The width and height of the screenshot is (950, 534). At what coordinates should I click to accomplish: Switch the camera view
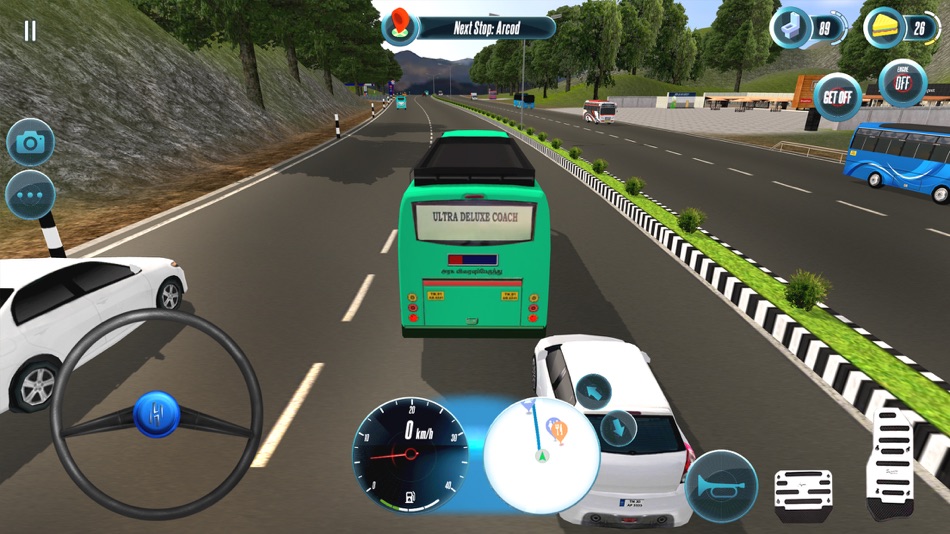point(31,143)
